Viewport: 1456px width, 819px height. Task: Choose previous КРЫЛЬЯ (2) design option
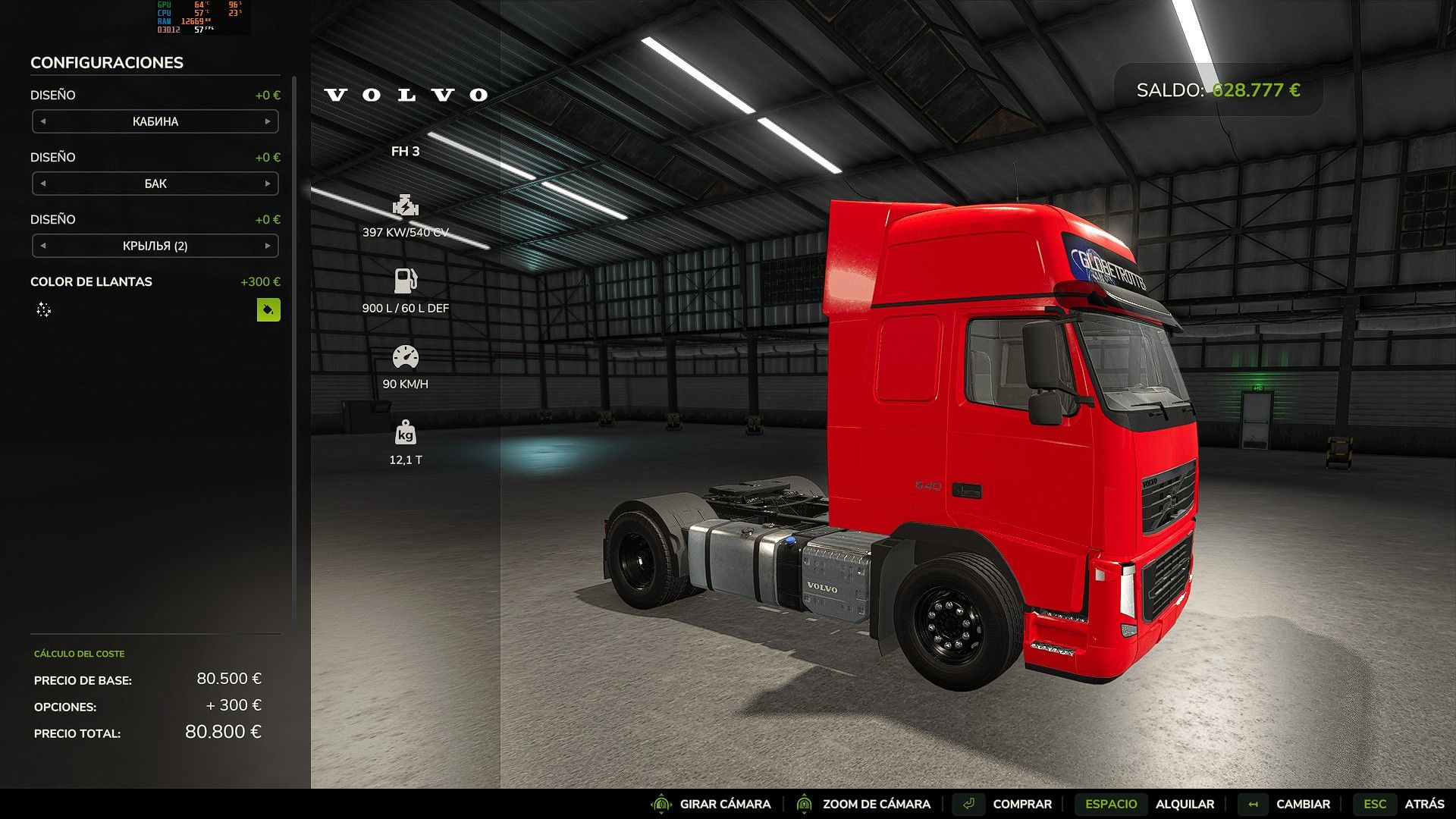coord(43,246)
